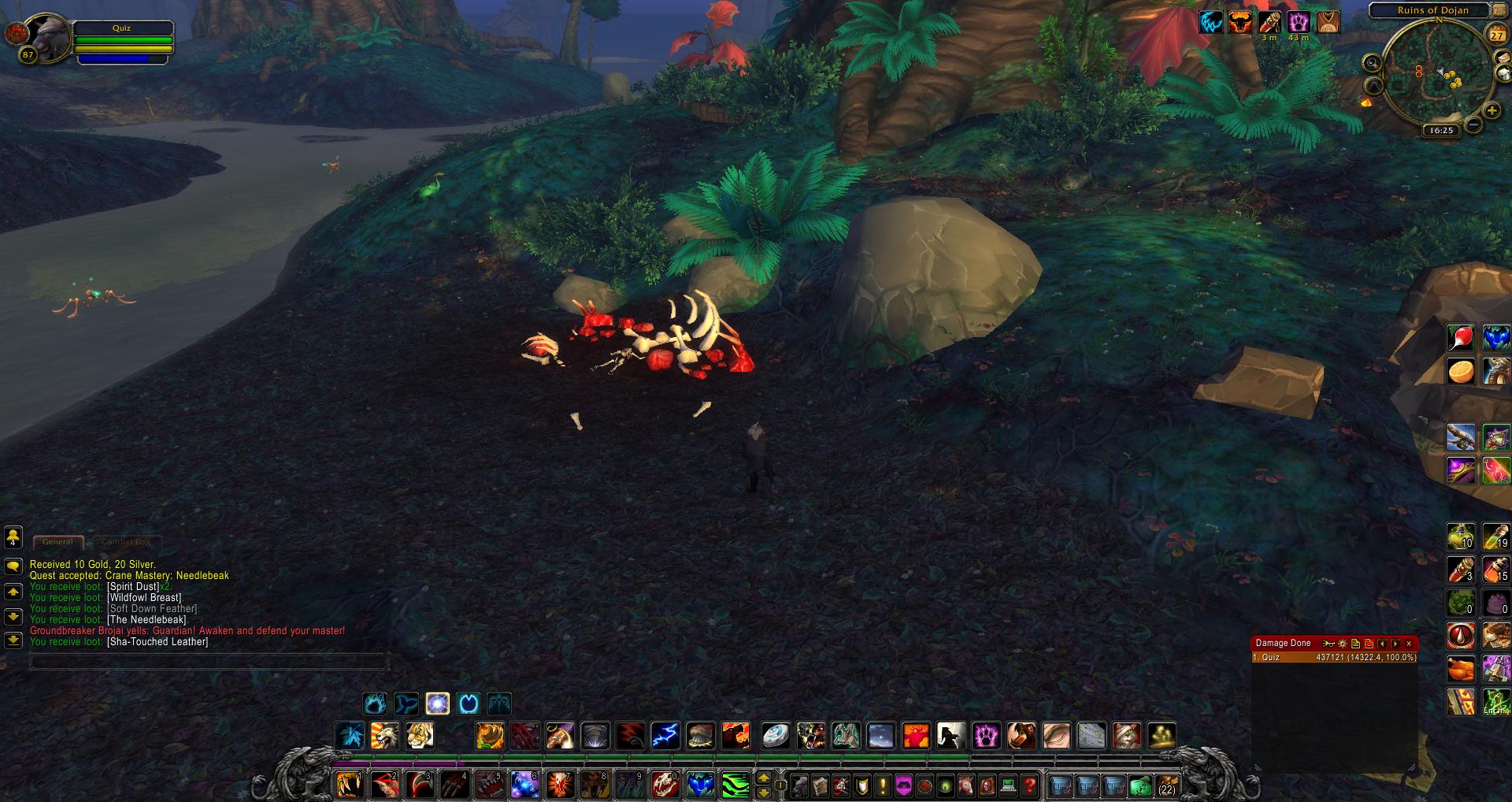Image resolution: width=1512 pixels, height=802 pixels.
Task: Open the red question mark help button
Action: pos(1028,785)
